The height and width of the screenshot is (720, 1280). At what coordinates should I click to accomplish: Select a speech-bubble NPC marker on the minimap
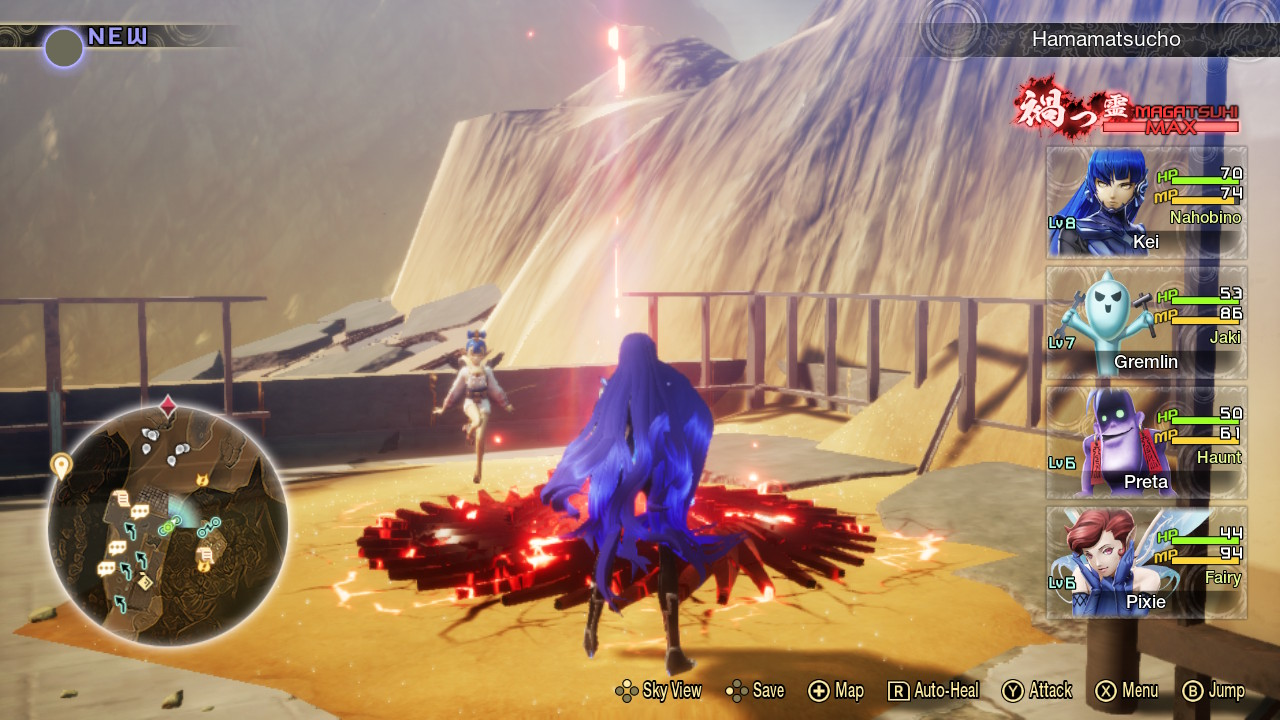140,511
